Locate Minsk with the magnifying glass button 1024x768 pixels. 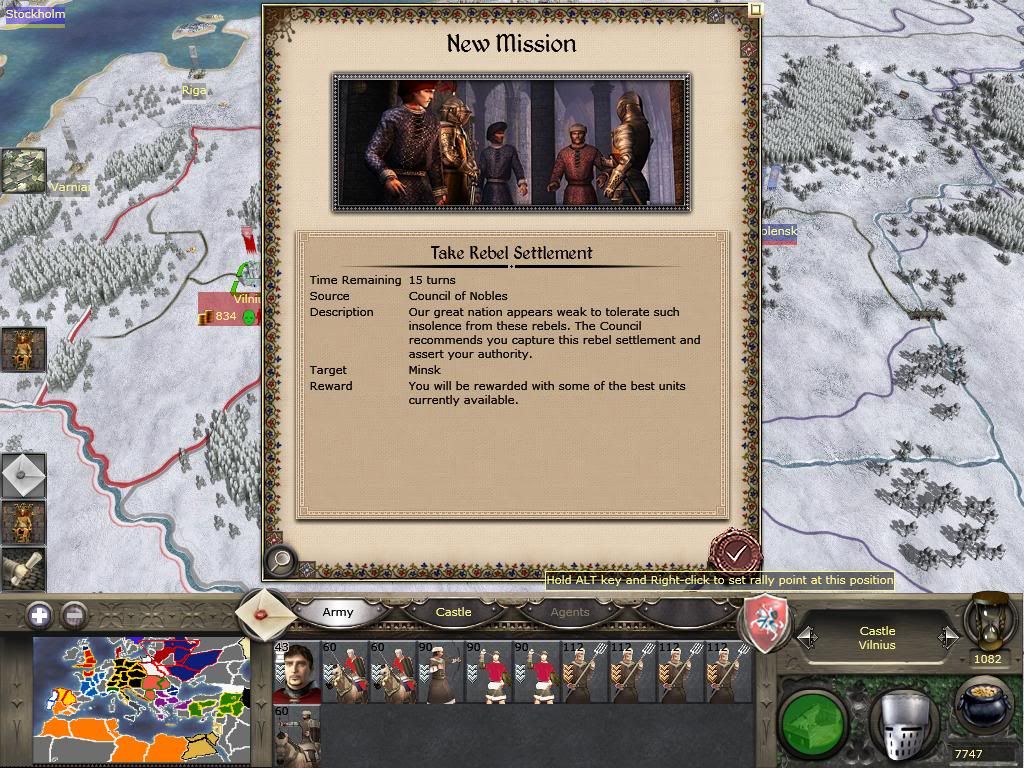281,561
